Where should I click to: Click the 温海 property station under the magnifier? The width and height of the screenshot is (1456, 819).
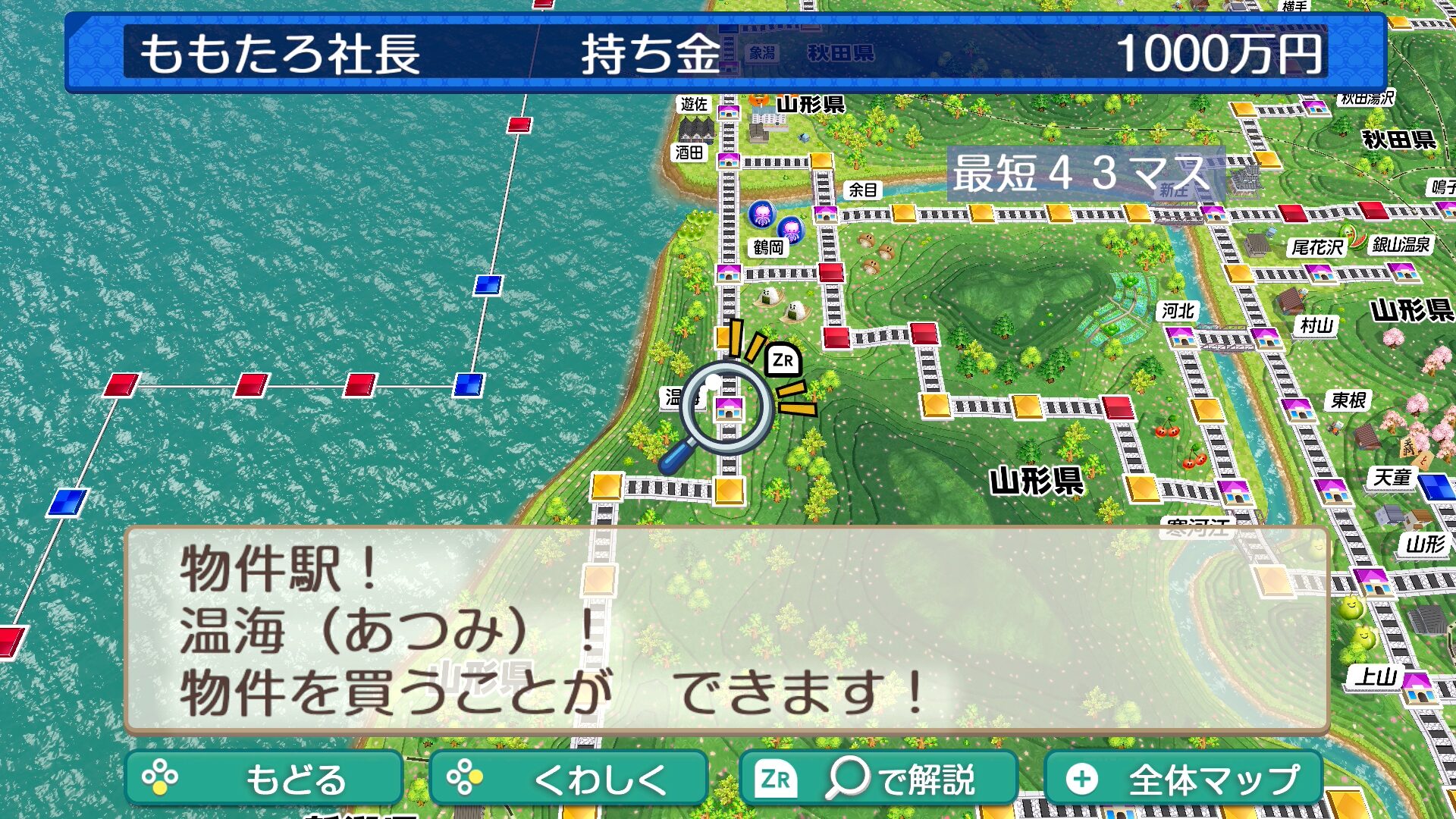pos(728,409)
